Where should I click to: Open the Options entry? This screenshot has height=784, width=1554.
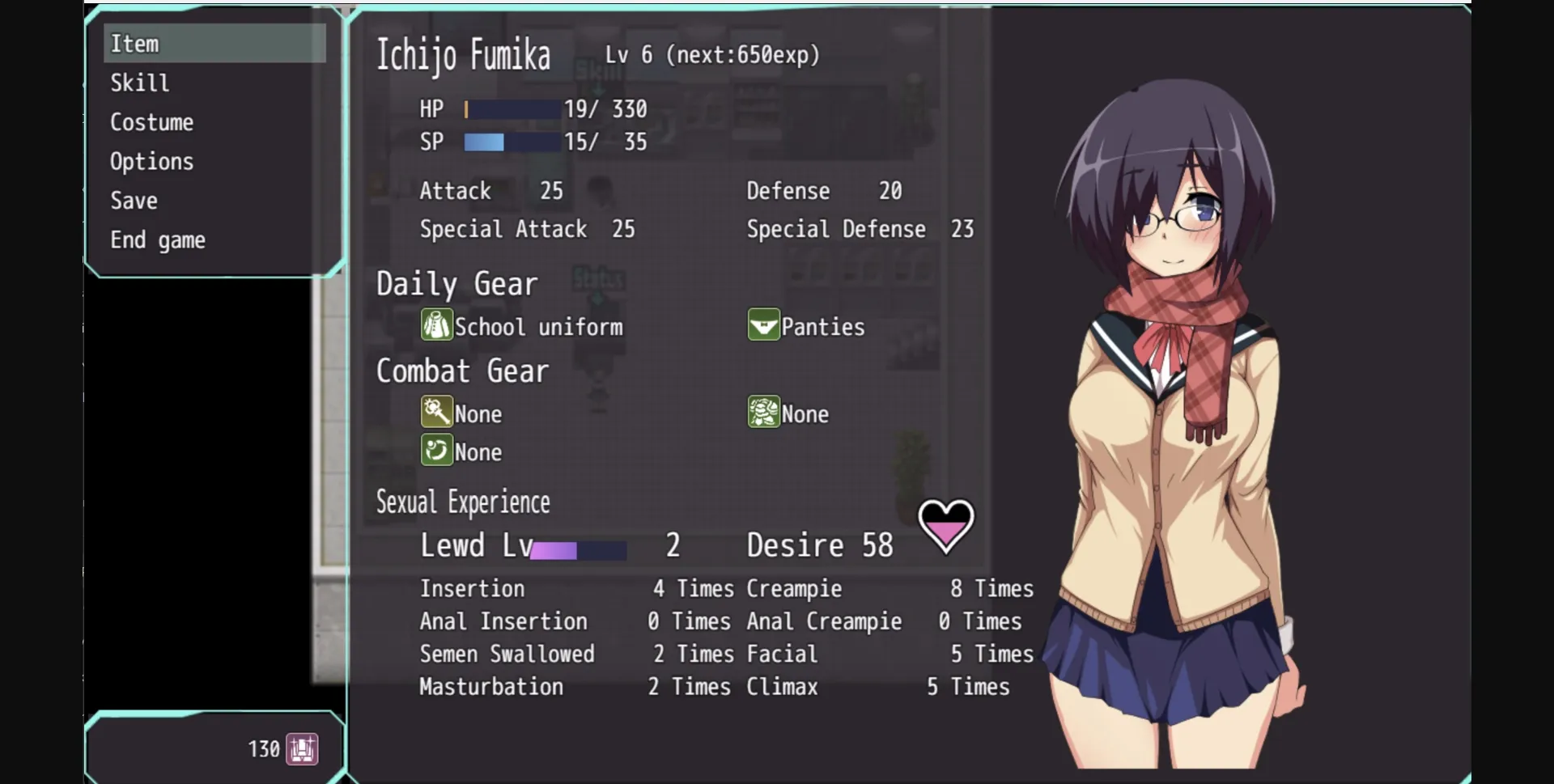point(151,161)
